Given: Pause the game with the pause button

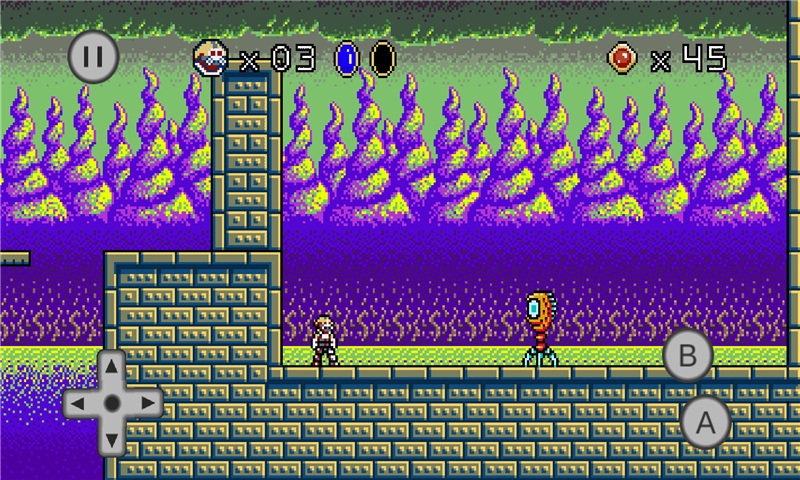Looking at the screenshot, I should pos(93,55).
